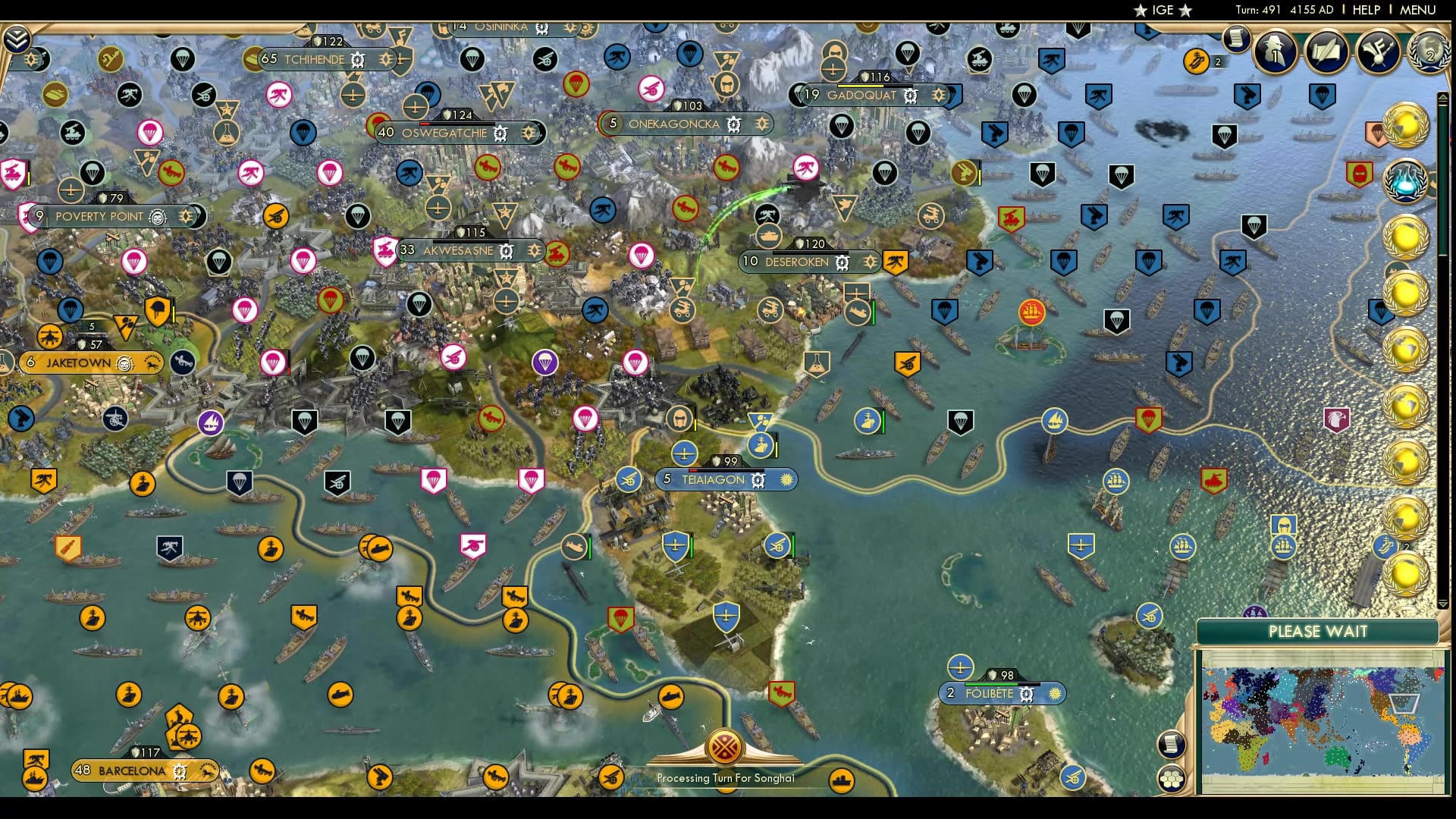The image size is (1456, 819).
Task: Click HELP in the top bar
Action: (x=1365, y=11)
